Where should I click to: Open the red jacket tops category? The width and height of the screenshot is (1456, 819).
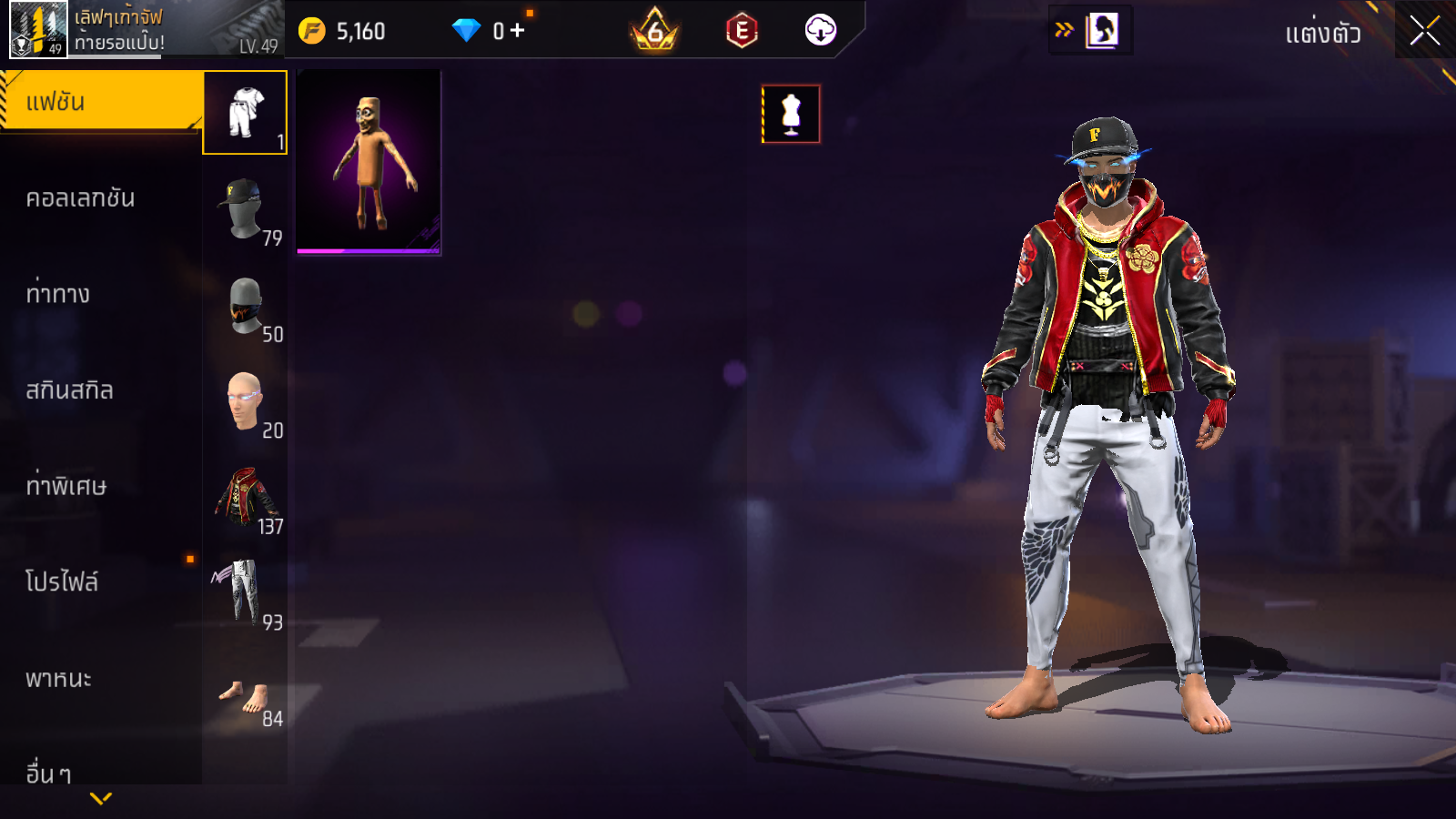[x=245, y=498]
